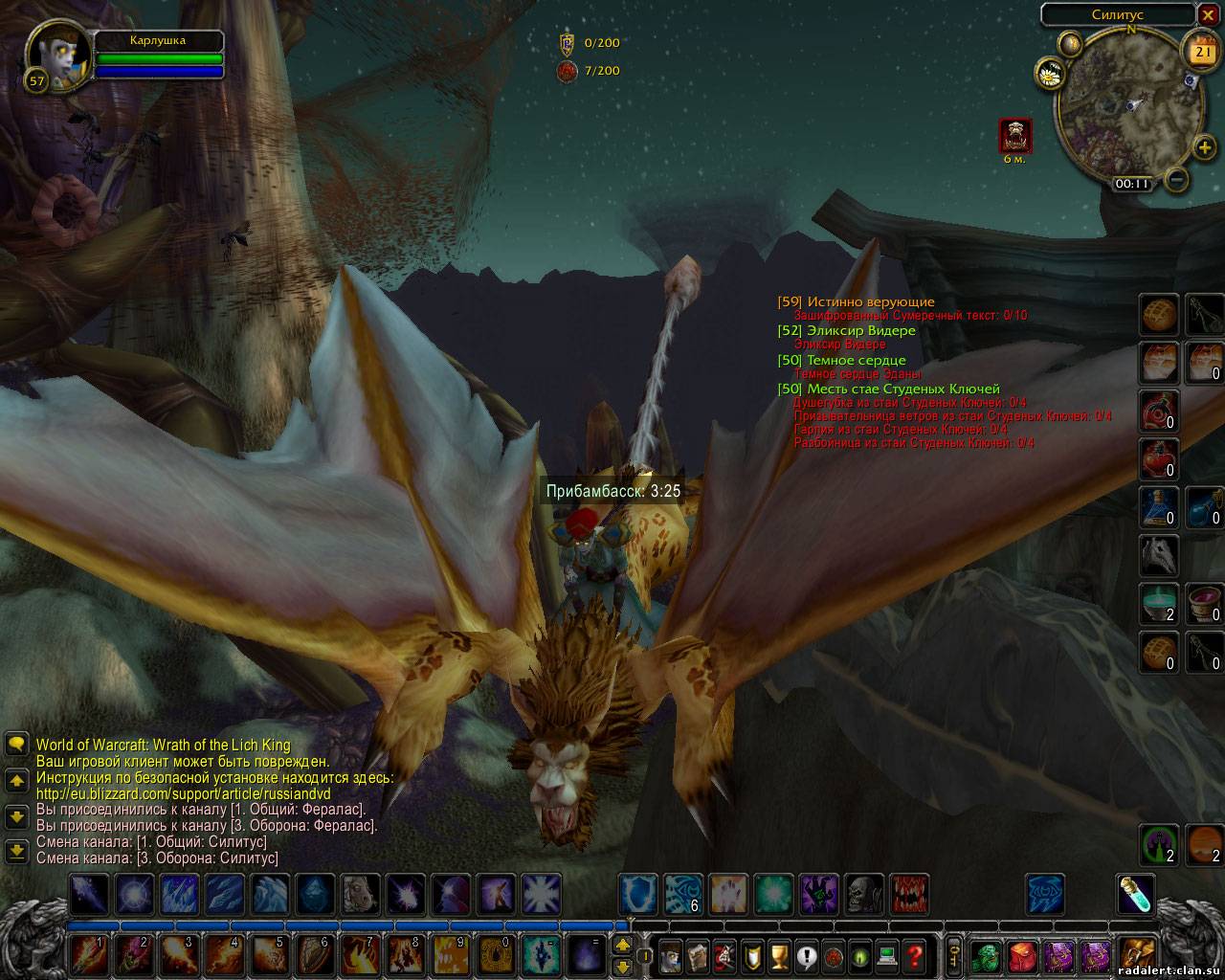Activate the skull face ability icon
The image size is (1225, 980).
click(x=864, y=894)
